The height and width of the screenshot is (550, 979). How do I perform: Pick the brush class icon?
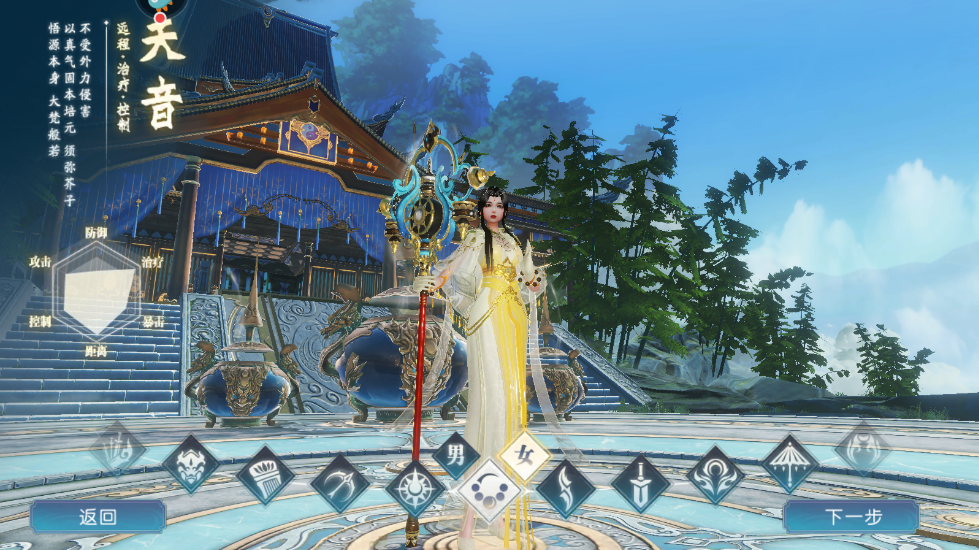pos(265,475)
